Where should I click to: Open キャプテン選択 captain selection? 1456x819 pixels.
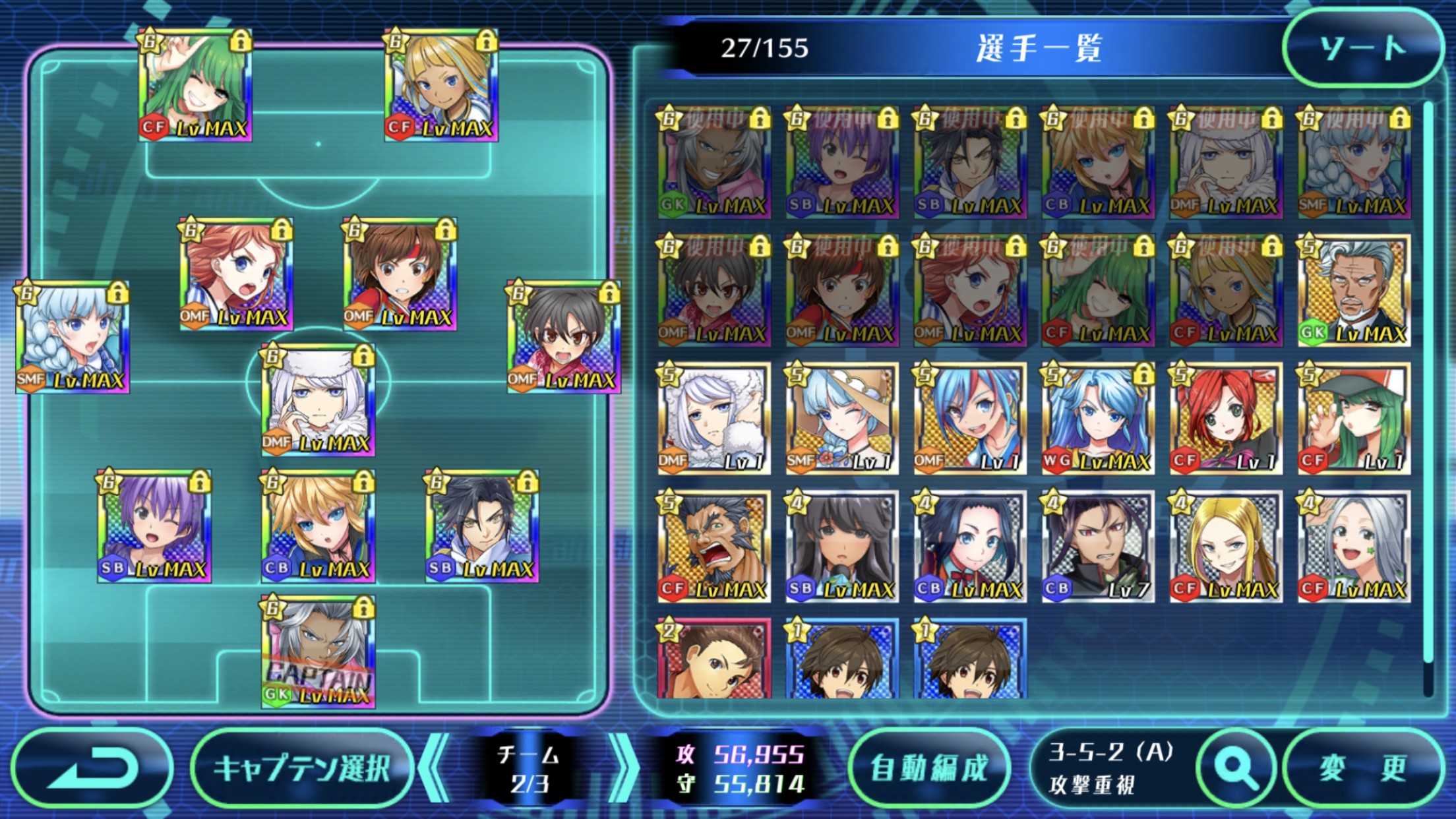(302, 768)
